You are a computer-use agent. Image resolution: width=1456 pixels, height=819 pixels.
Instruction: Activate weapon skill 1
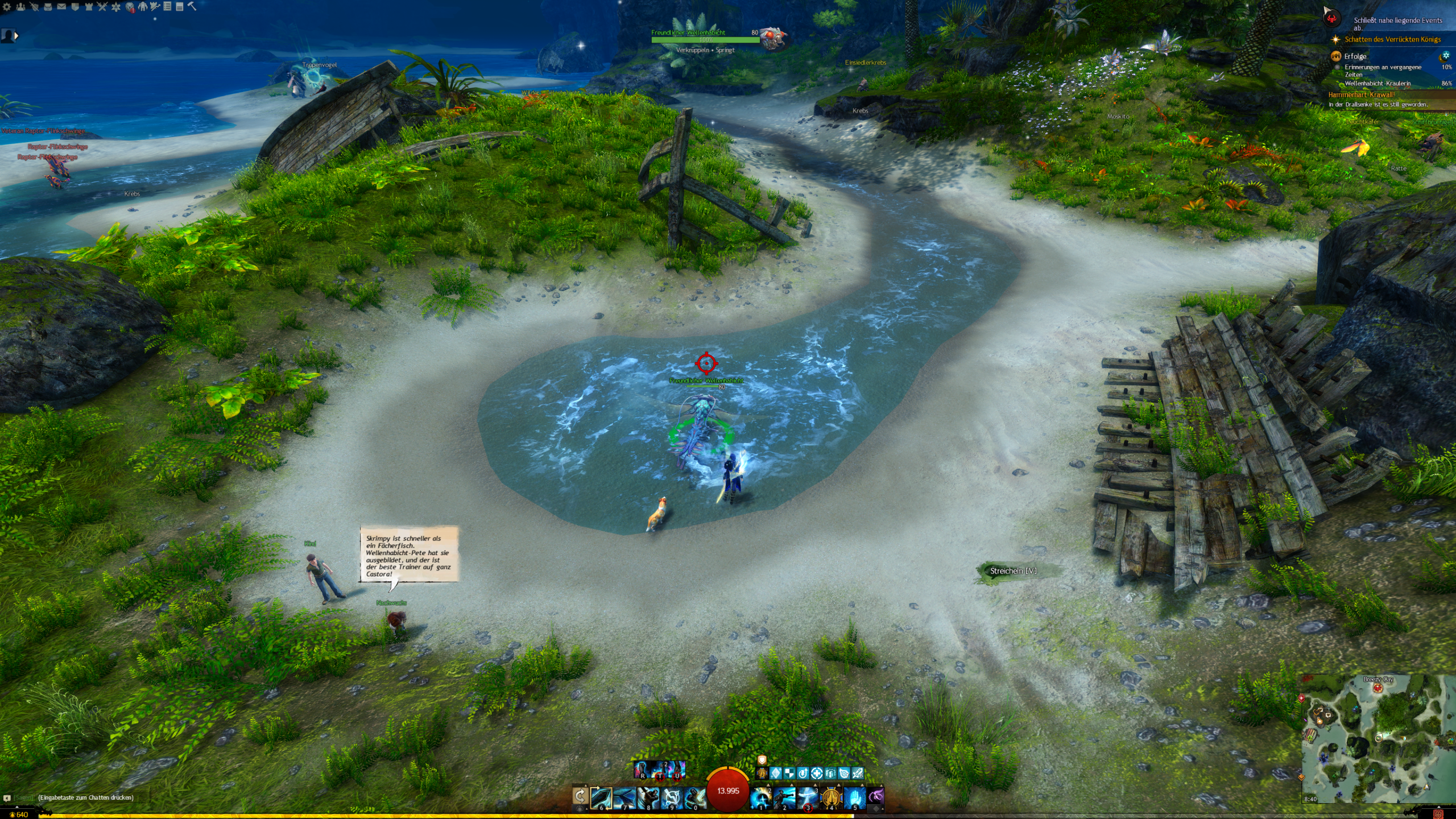click(761, 798)
